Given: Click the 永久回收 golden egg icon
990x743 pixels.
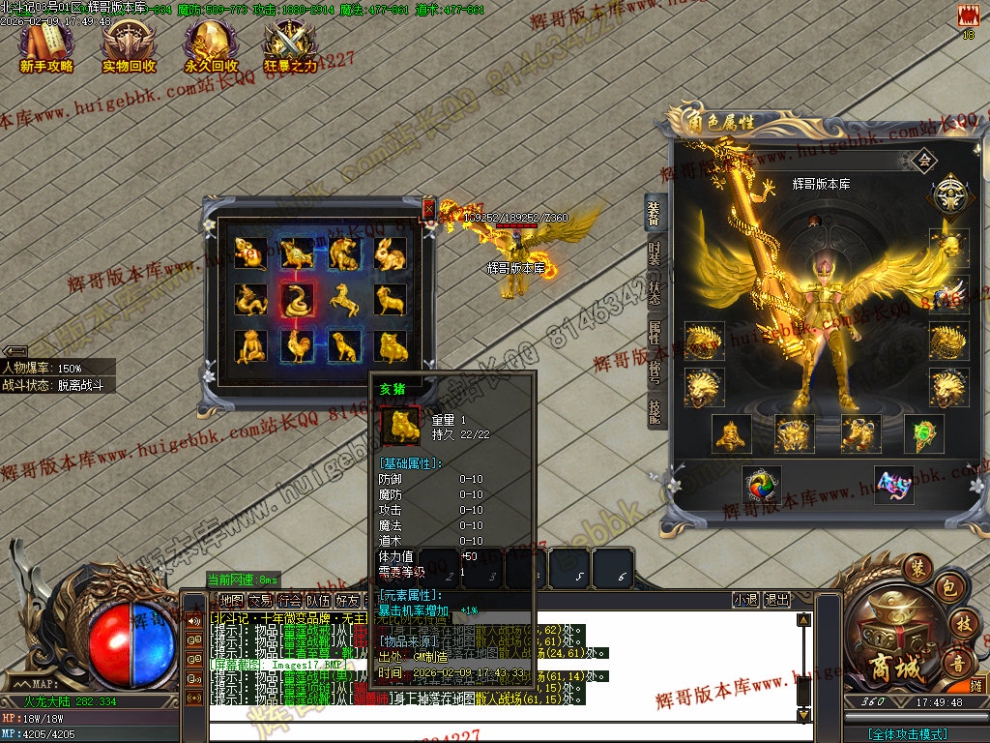Looking at the screenshot, I should (211, 47).
